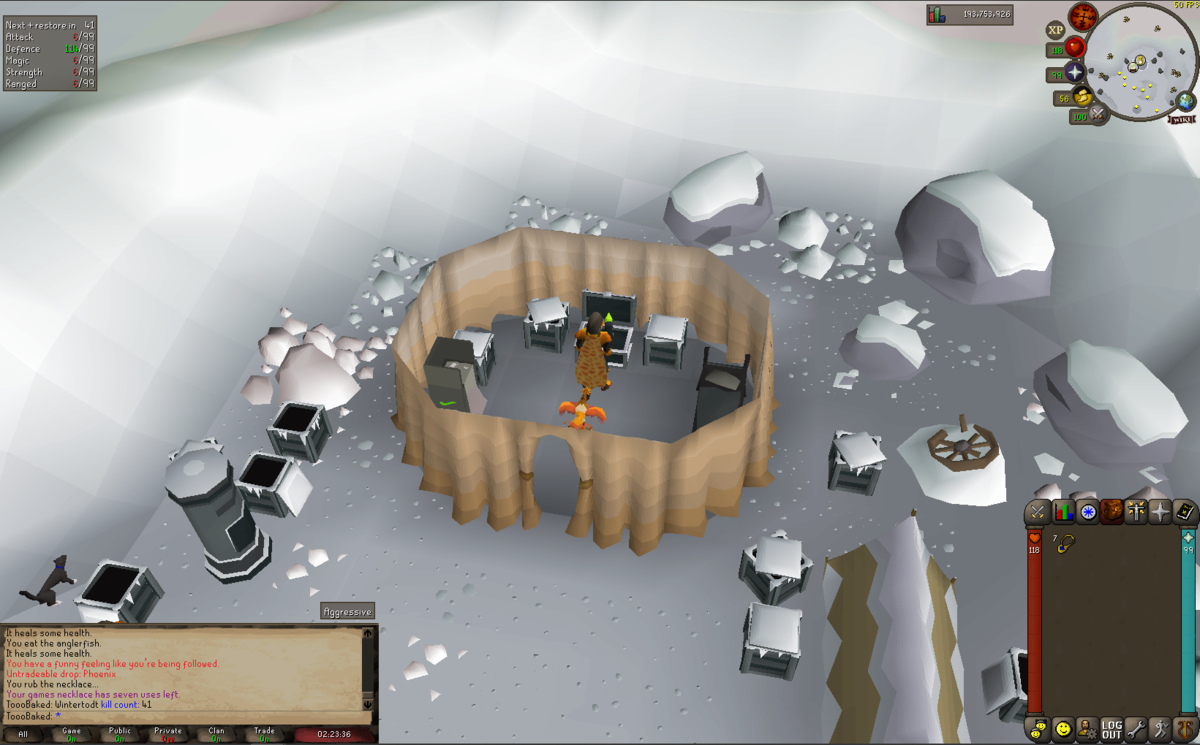Click the Wiki lookup button
Image resolution: width=1200 pixels, height=745 pixels.
pos(1182,118)
